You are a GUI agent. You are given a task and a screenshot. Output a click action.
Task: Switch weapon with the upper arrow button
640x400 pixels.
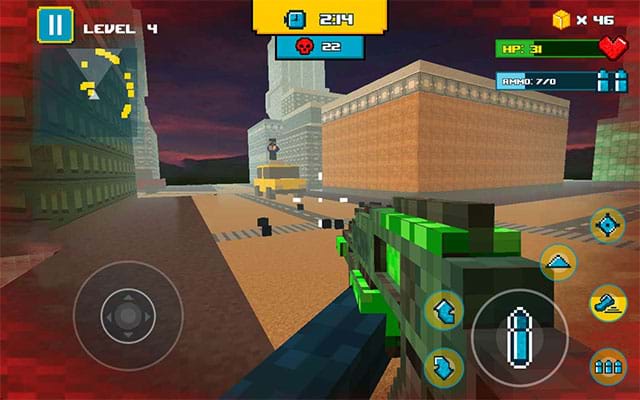(x=443, y=311)
